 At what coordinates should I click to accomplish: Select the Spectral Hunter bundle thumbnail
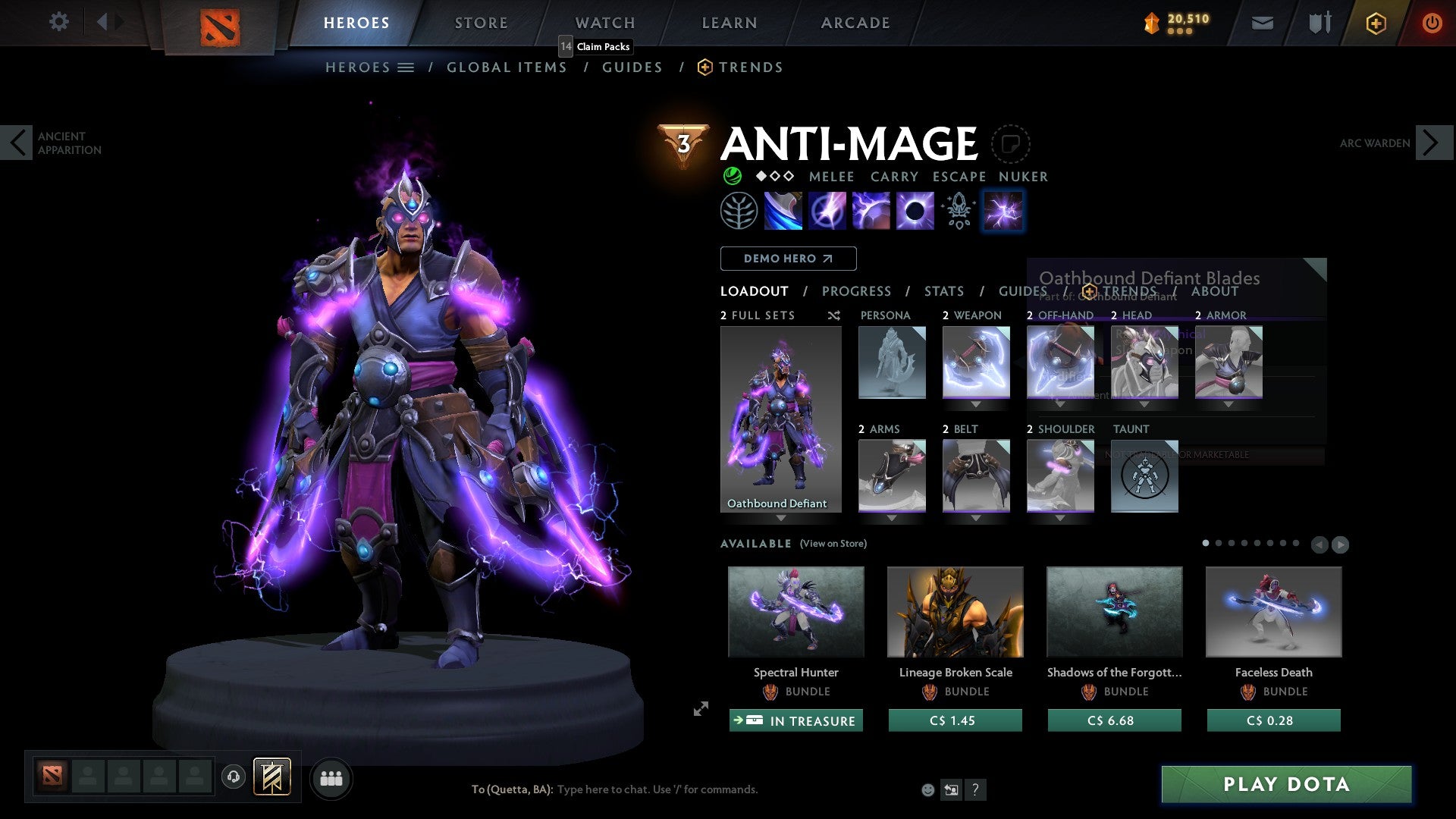tap(795, 611)
